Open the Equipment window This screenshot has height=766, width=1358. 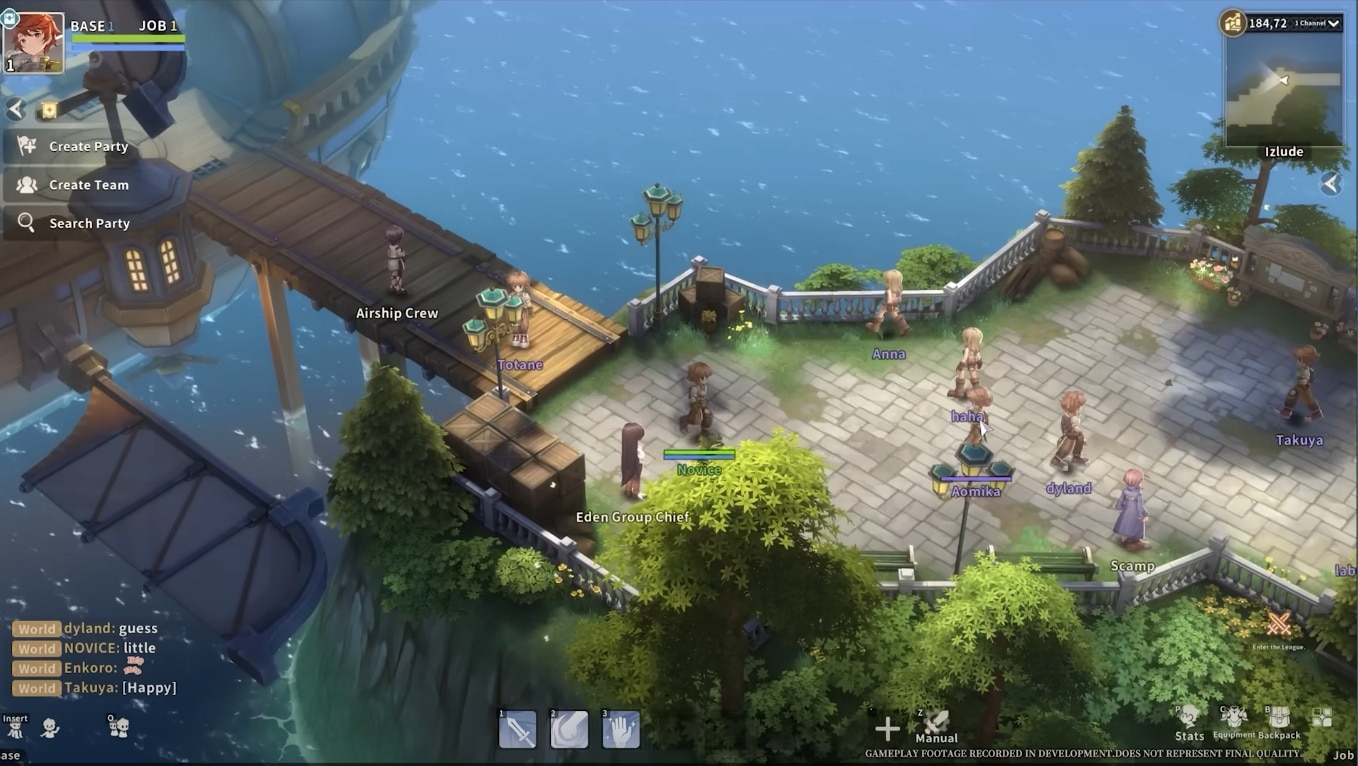1234,721
